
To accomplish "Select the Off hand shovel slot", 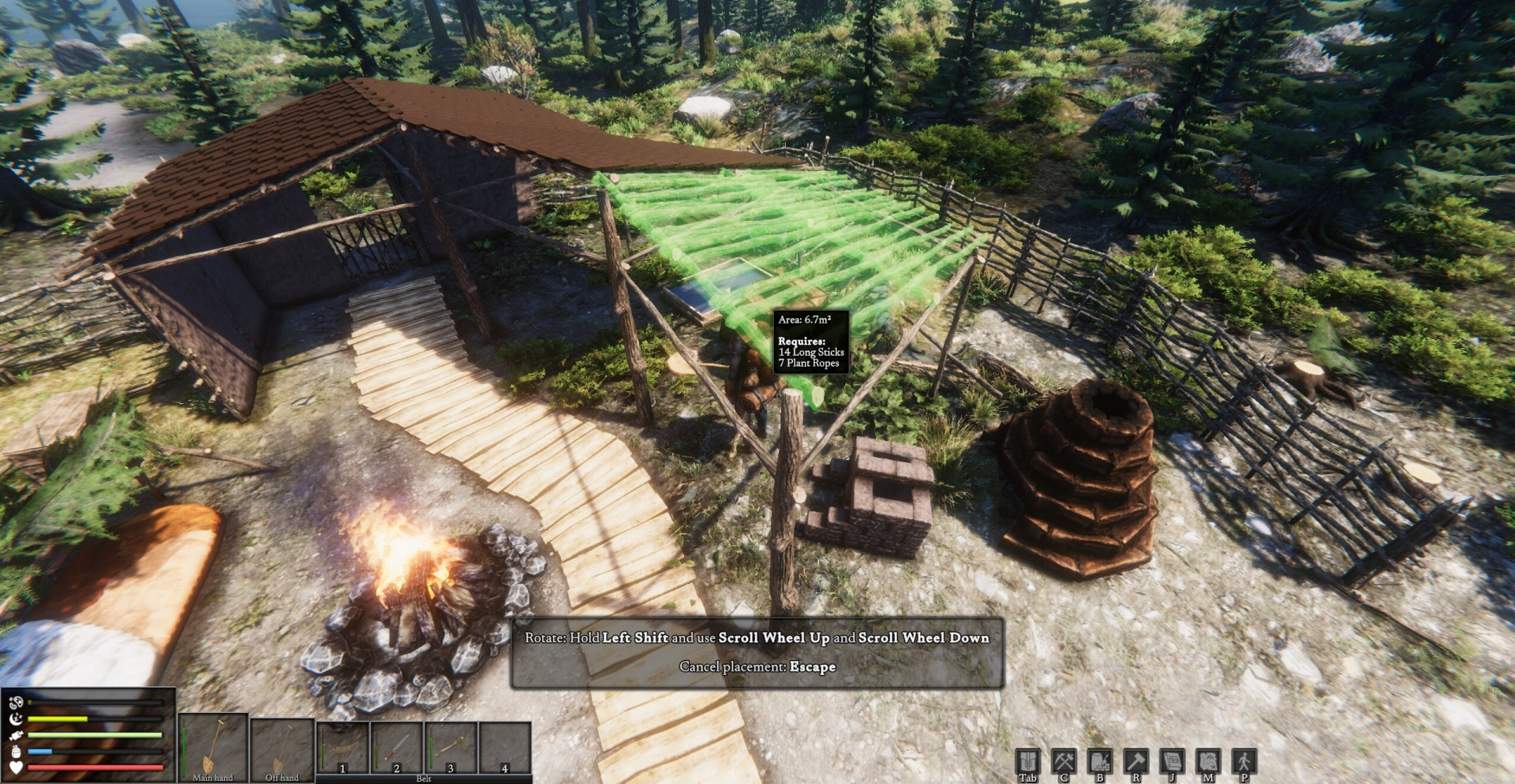I will click(282, 747).
